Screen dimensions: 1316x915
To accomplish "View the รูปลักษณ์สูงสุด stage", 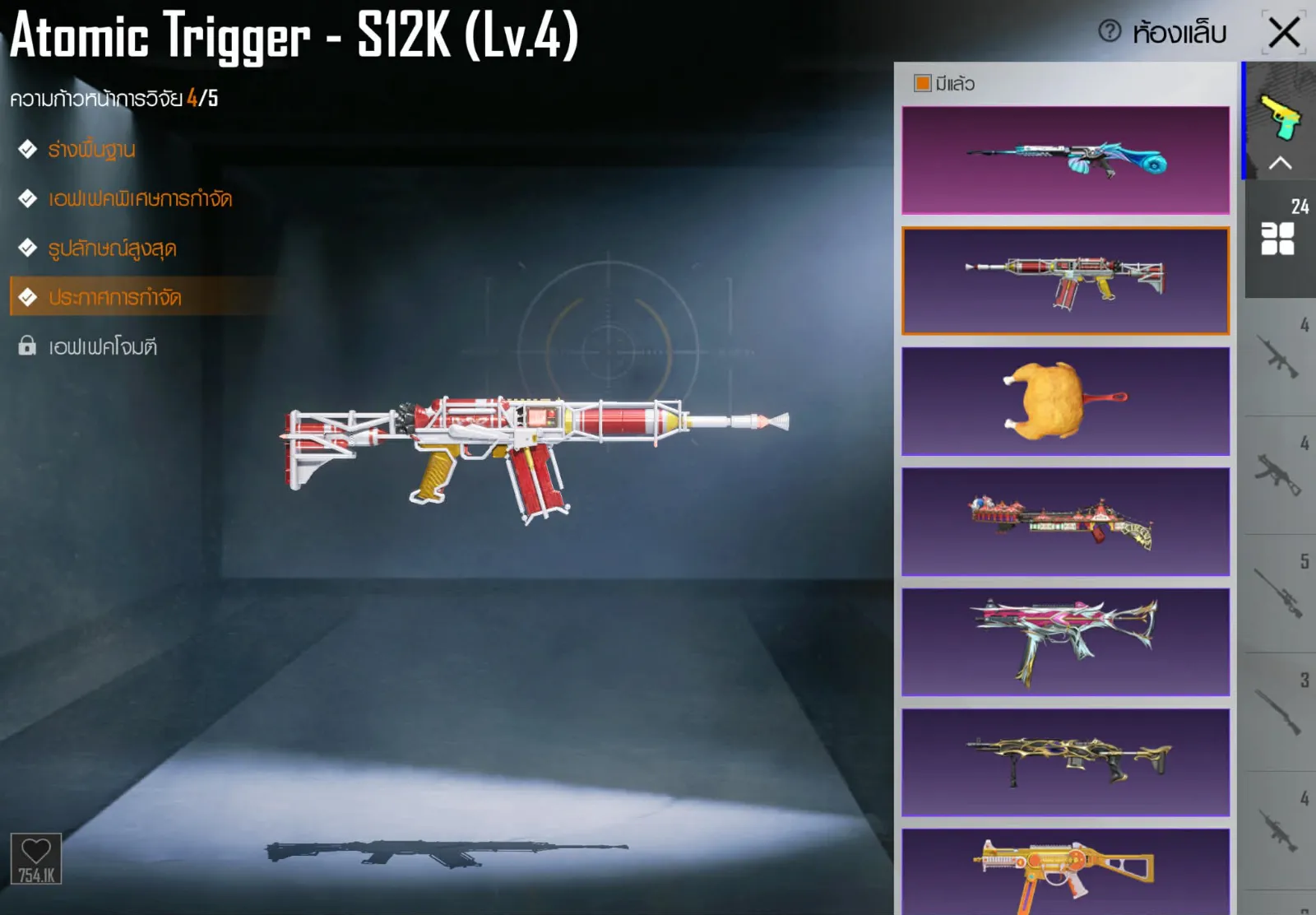I will [x=112, y=248].
